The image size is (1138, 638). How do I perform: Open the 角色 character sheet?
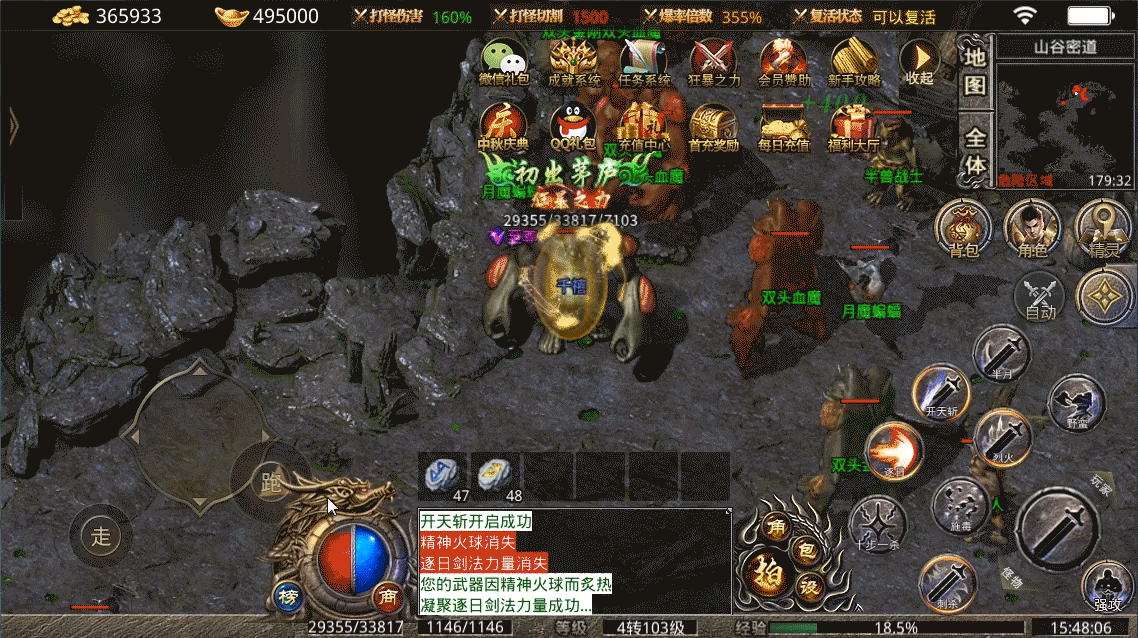(1032, 228)
